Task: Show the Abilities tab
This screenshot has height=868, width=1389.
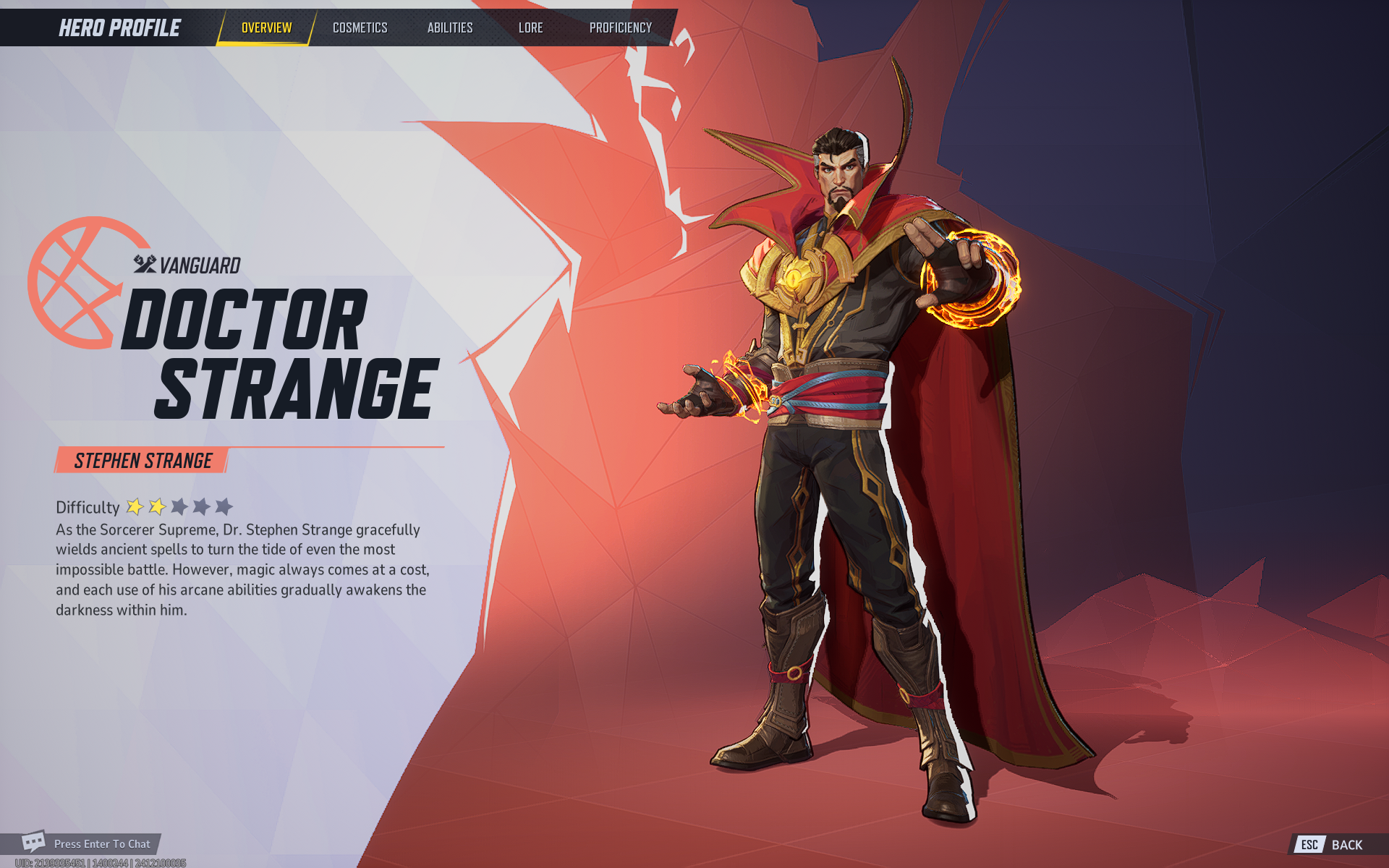Action: pos(449,28)
